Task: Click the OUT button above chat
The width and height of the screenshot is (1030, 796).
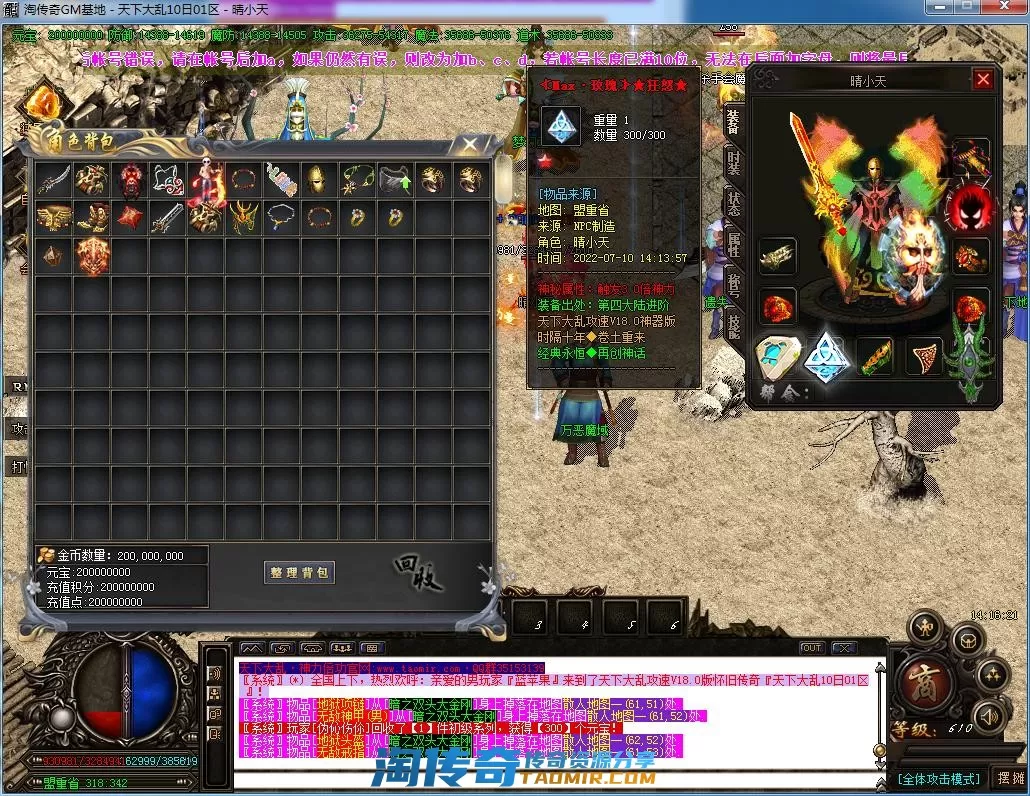Action: [812, 648]
